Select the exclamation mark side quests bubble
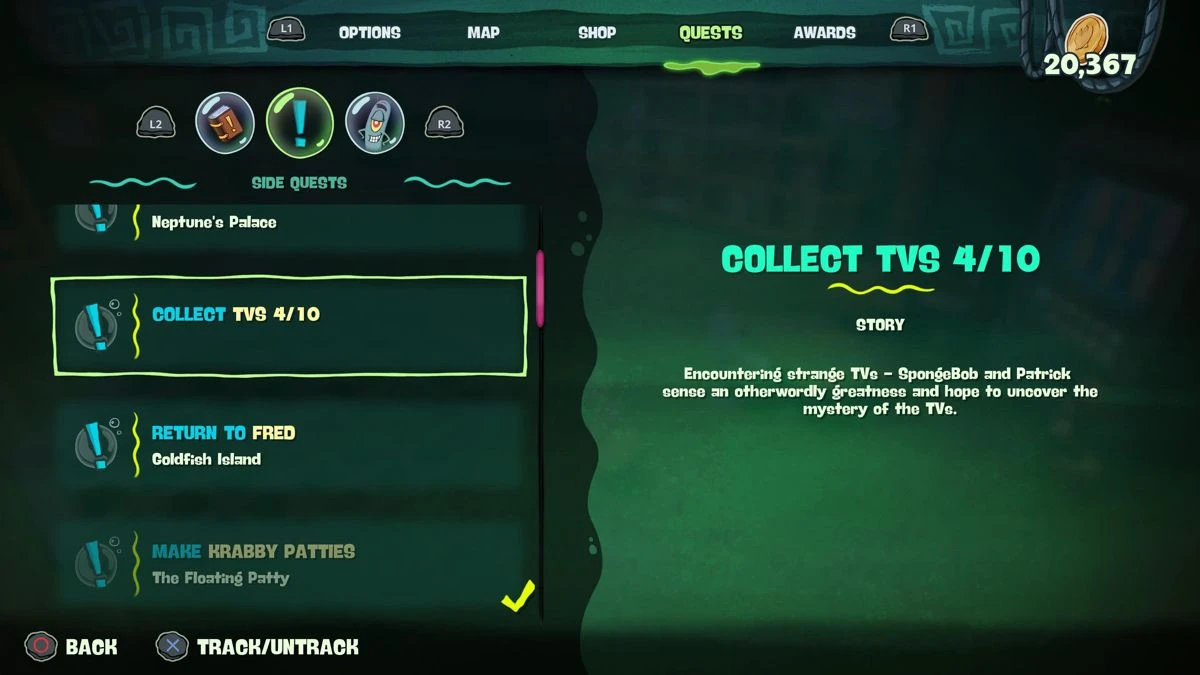This screenshot has height=675, width=1200. click(299, 123)
